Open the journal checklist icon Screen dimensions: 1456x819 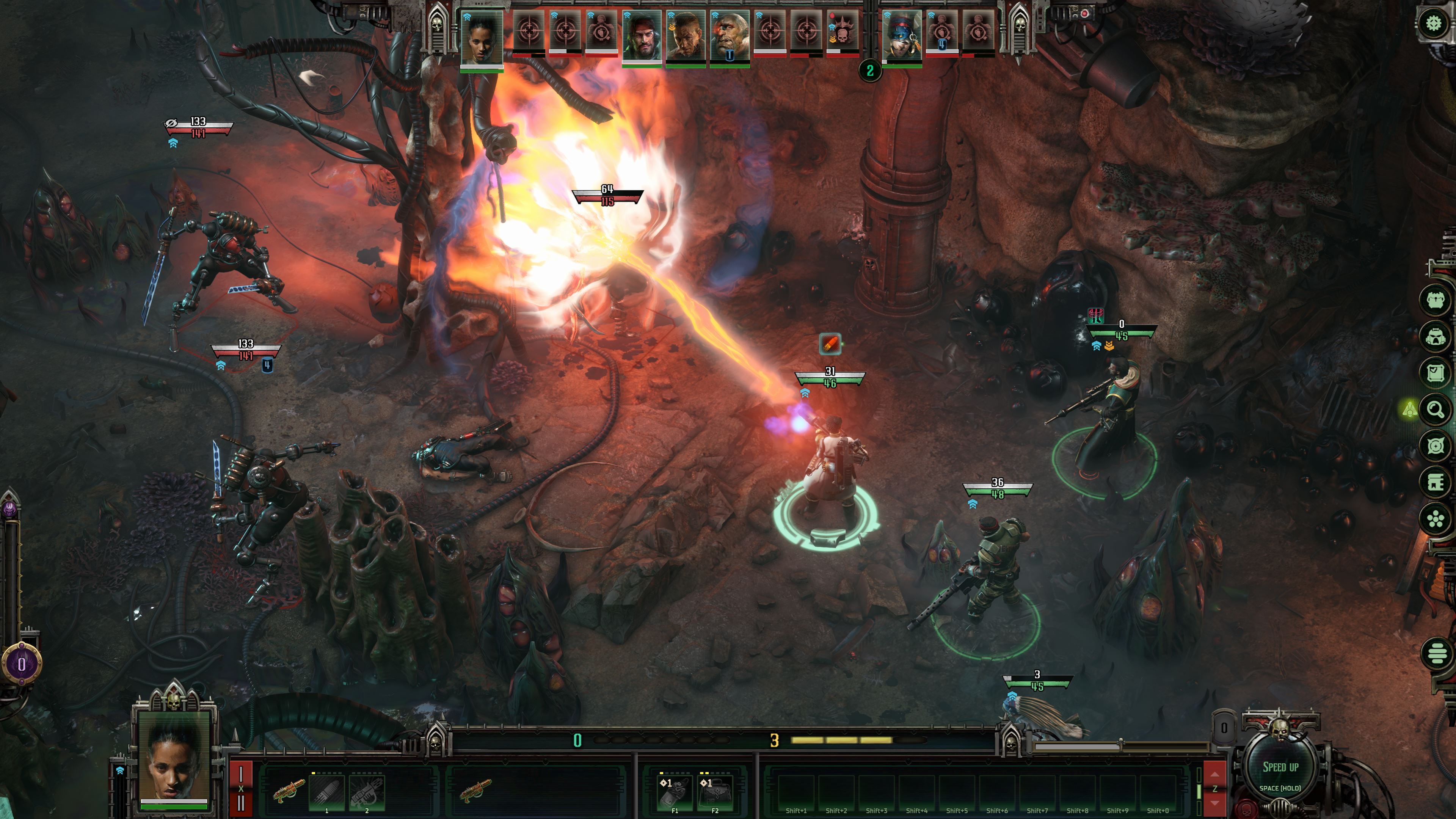1436,373
